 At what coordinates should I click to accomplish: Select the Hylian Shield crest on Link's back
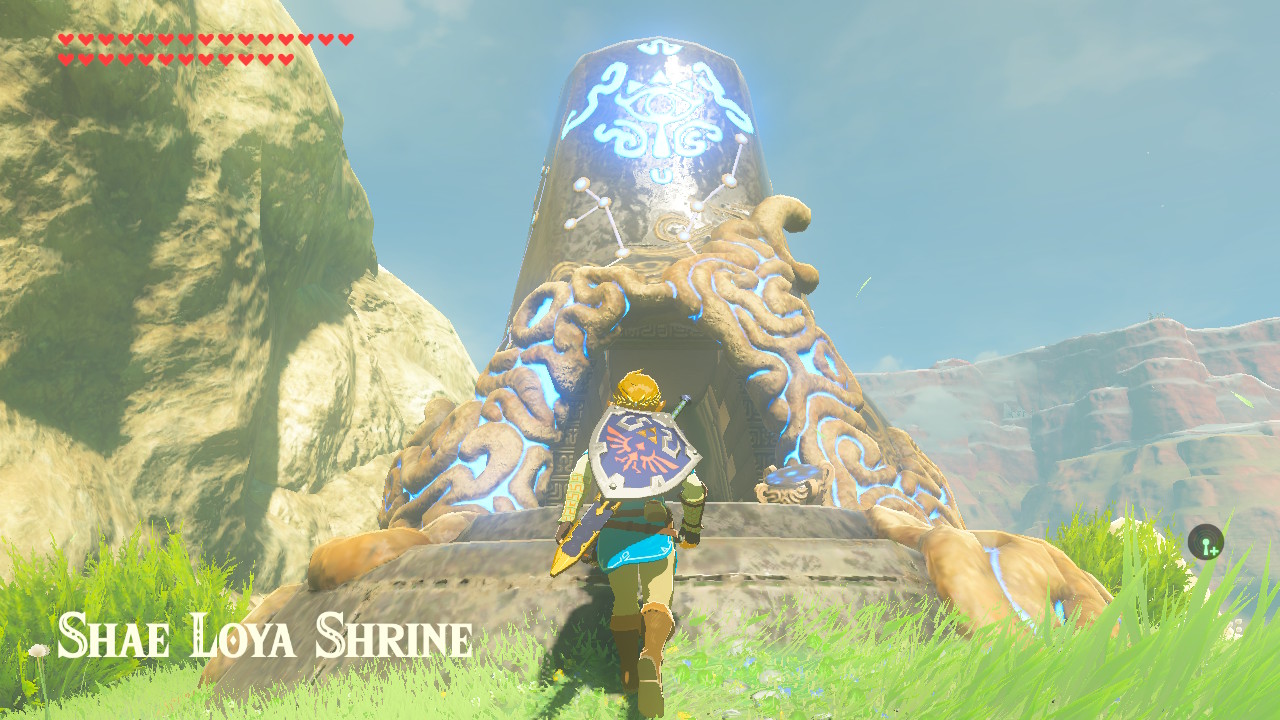640,445
